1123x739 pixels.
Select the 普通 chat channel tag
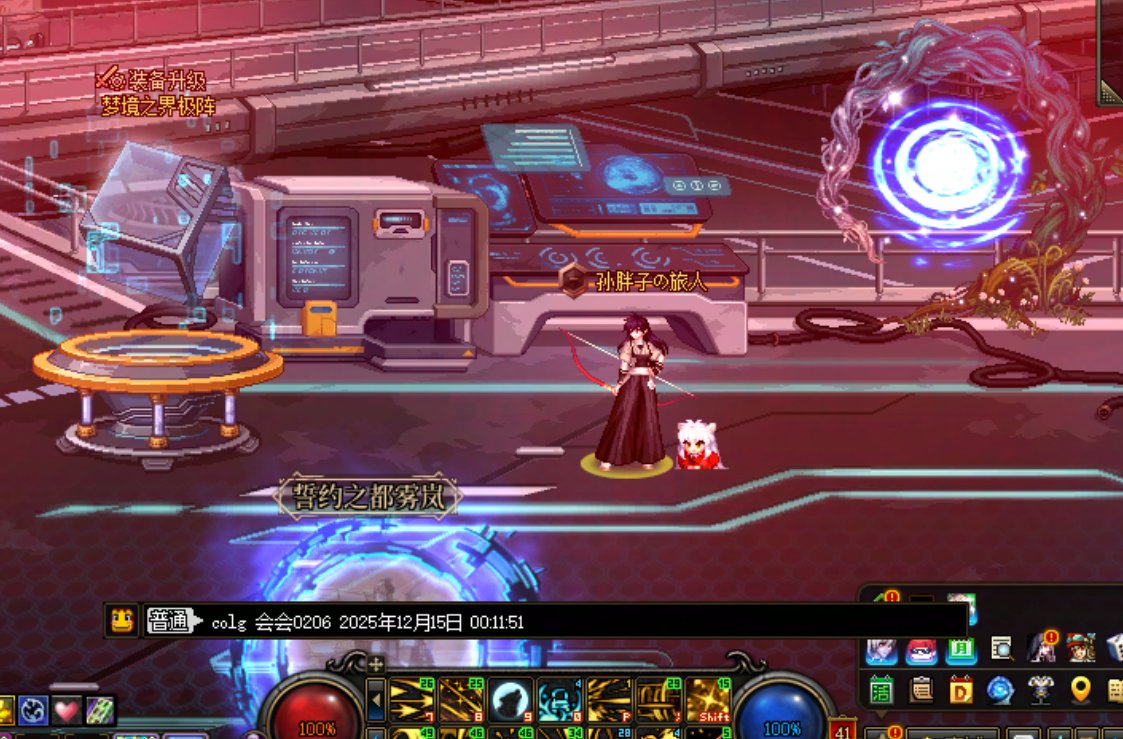tap(168, 621)
